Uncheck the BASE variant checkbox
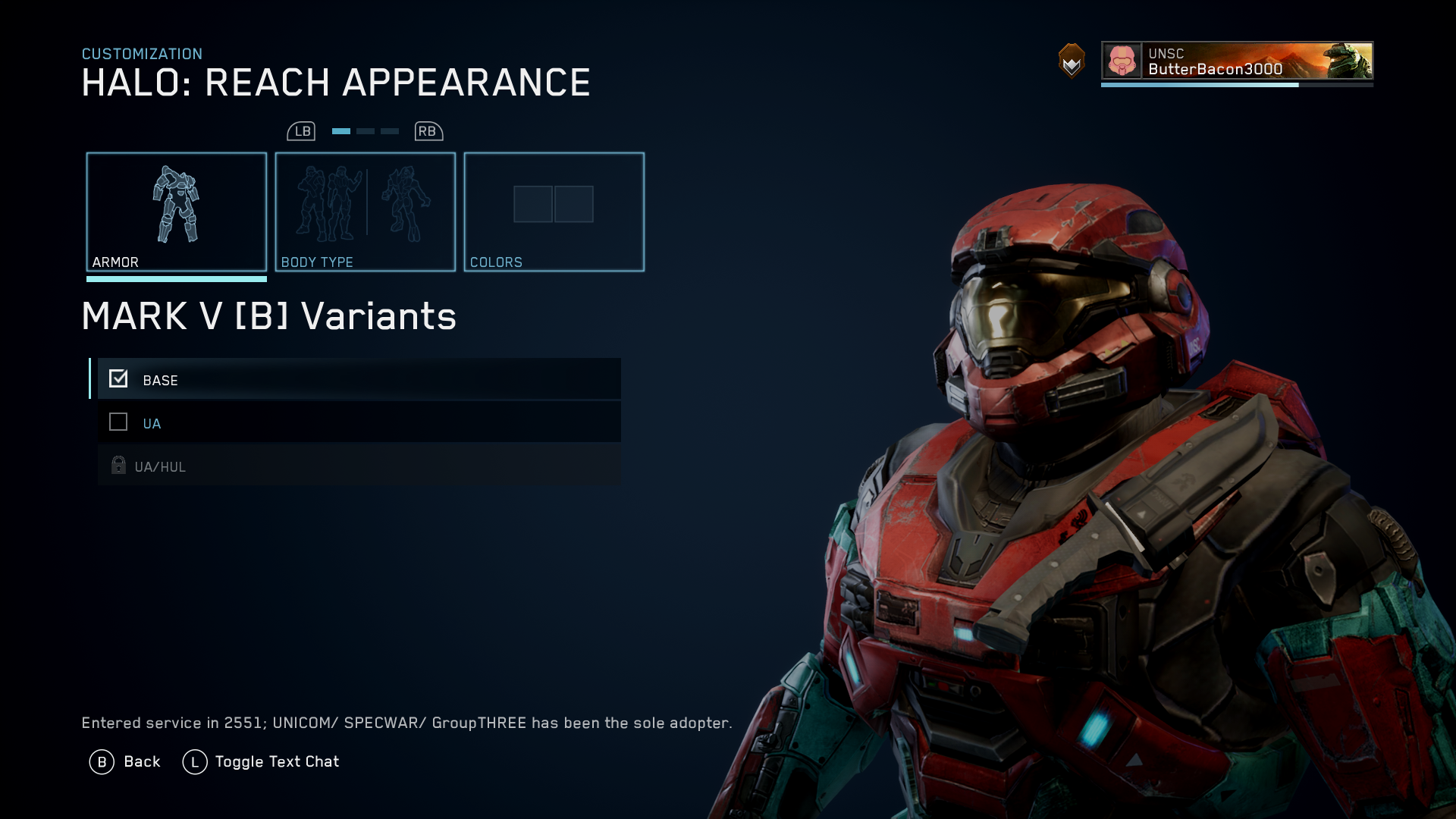This screenshot has height=819, width=1456. tap(118, 378)
